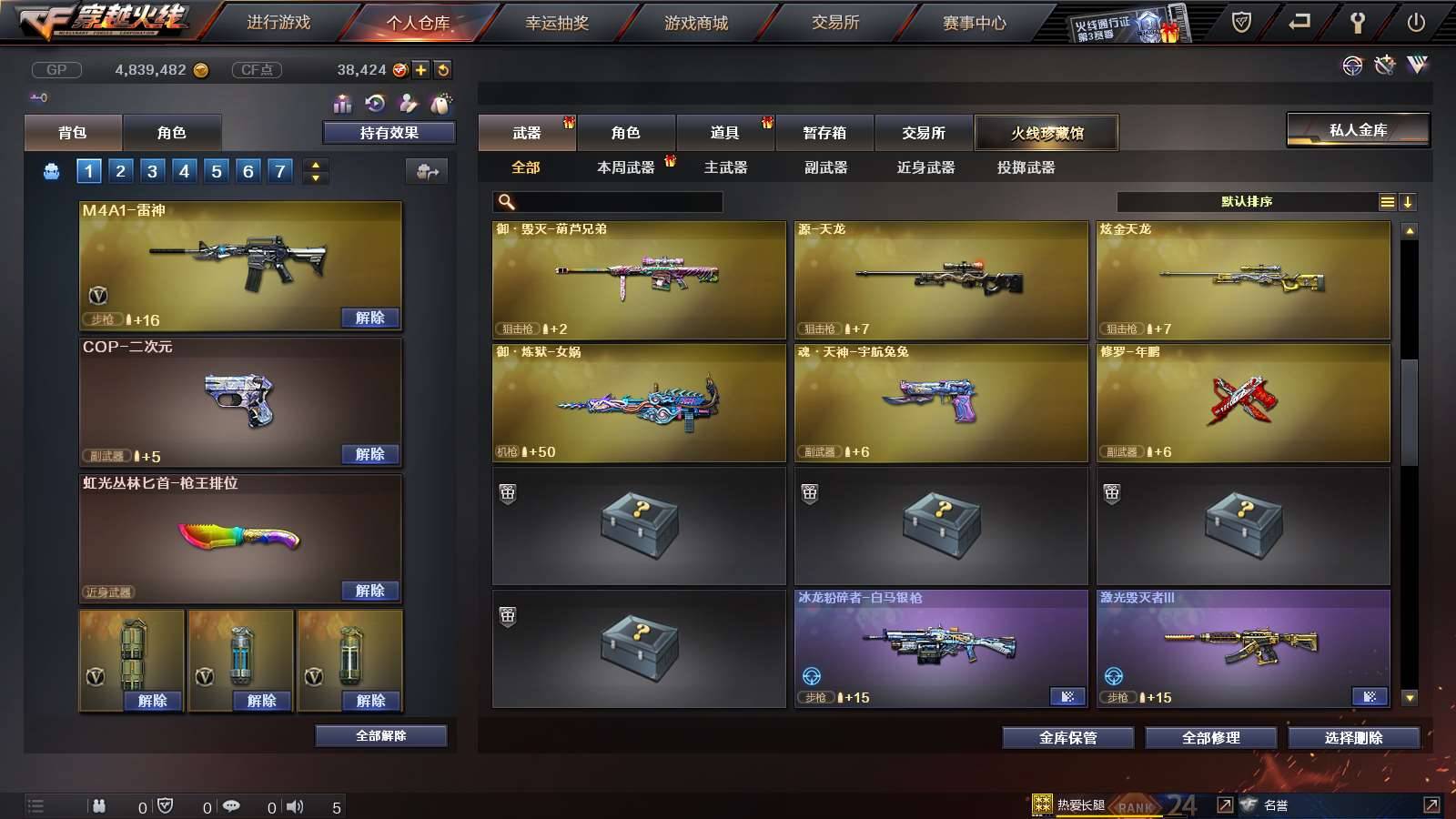The height and width of the screenshot is (819, 1456).
Task: Toggle the video preview on the 激光毁灭者III card
Action: tap(1370, 696)
